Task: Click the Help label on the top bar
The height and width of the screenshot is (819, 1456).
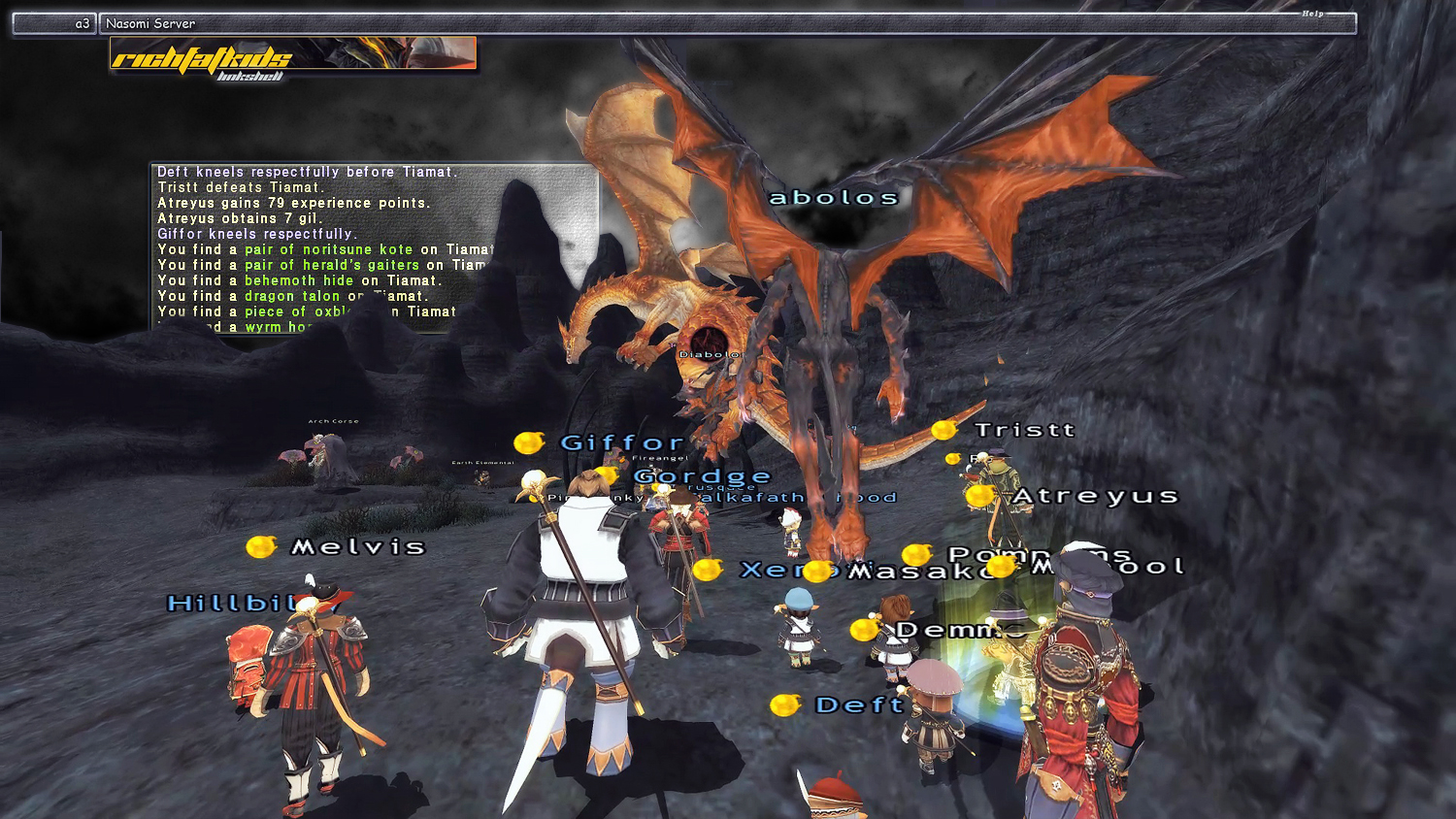Action: [1312, 14]
